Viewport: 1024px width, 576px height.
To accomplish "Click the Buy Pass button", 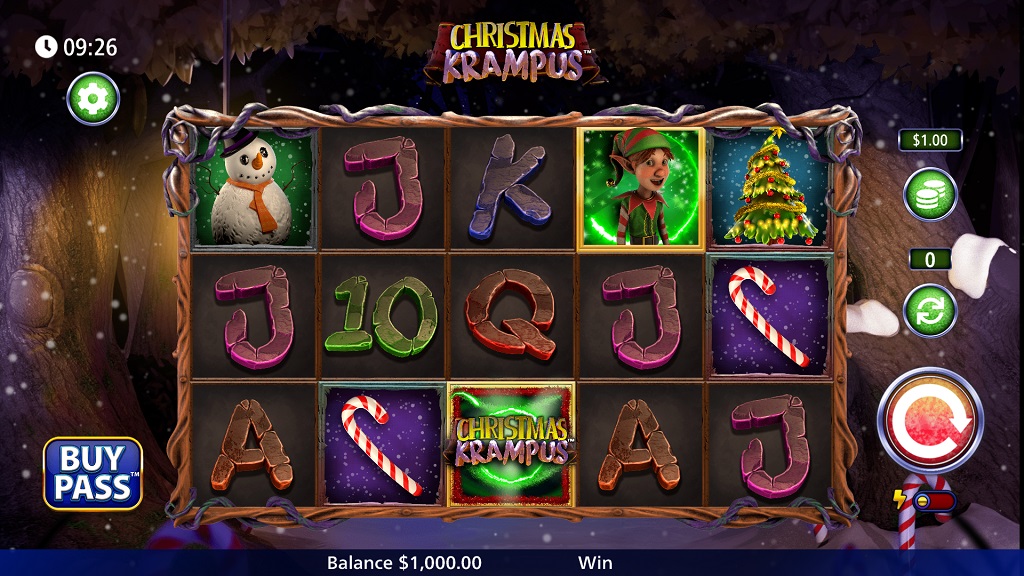I will [x=93, y=473].
